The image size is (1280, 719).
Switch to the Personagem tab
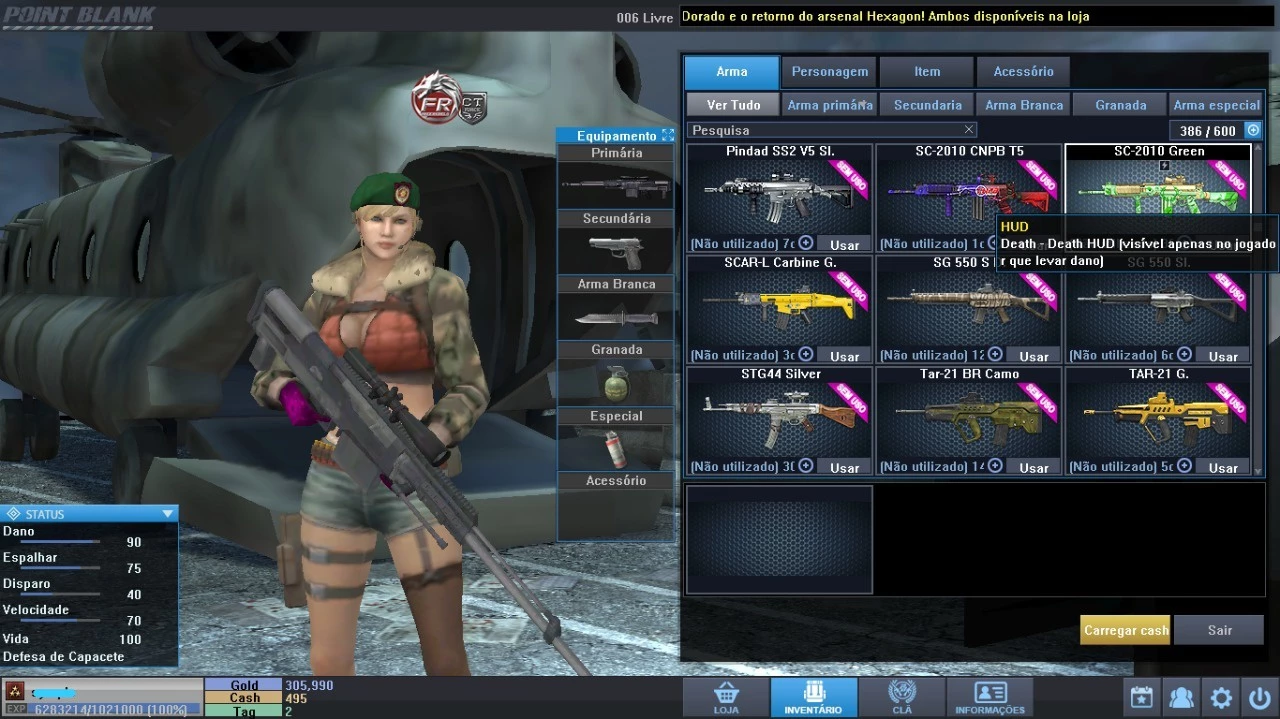click(x=829, y=72)
